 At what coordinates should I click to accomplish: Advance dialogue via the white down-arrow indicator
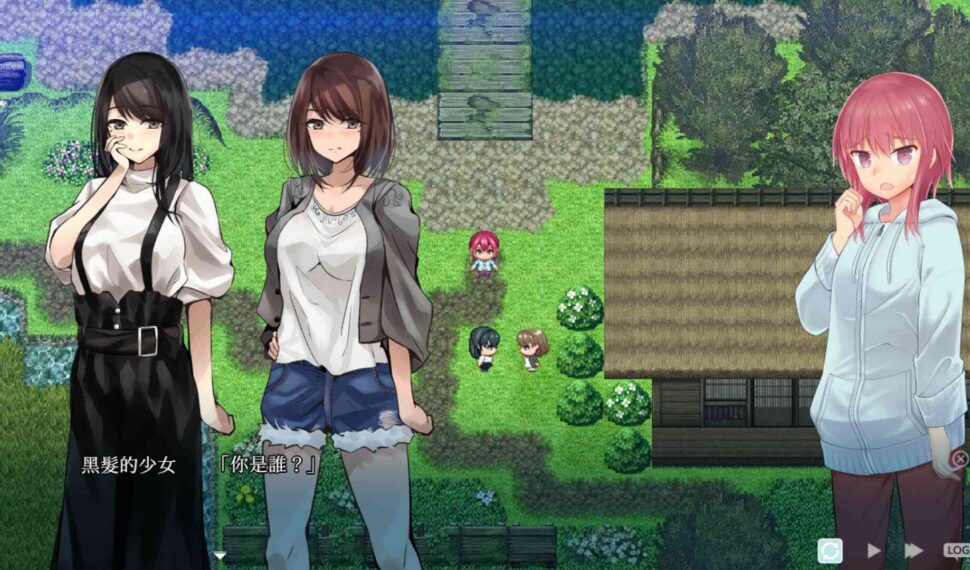click(x=220, y=555)
